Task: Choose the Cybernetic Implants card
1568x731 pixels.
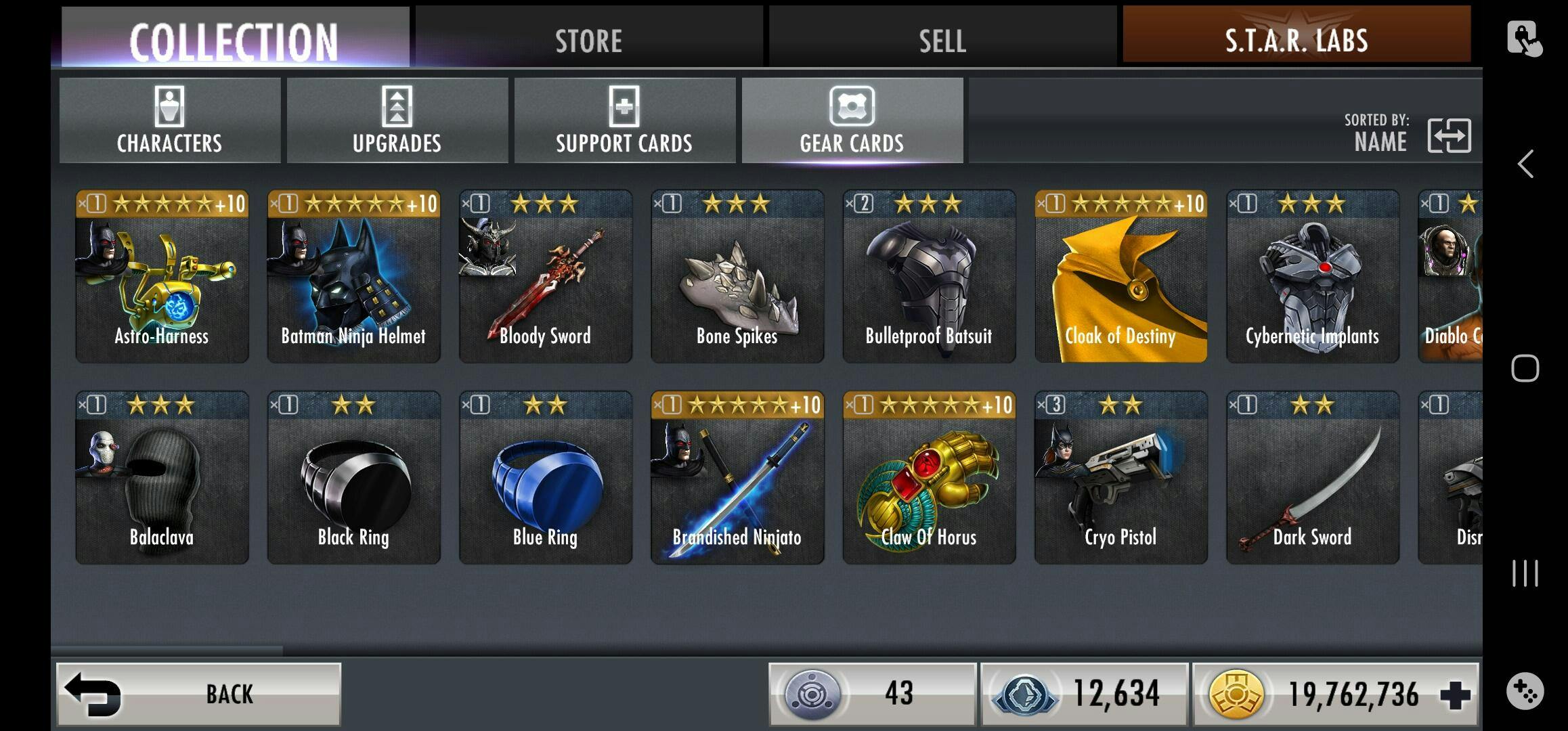Action: (1312, 277)
